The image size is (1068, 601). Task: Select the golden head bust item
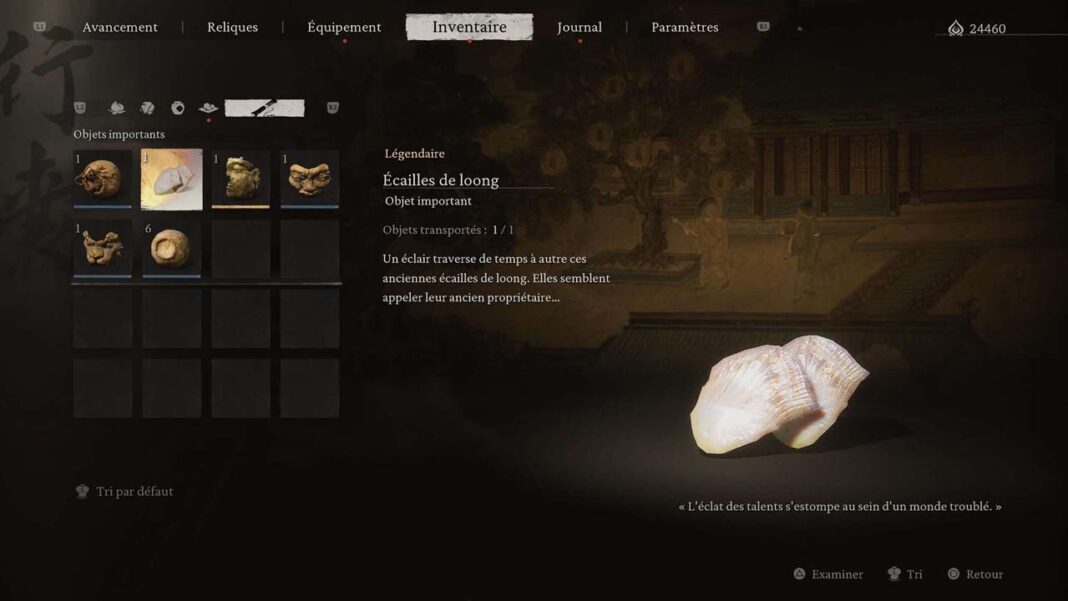tap(240, 179)
